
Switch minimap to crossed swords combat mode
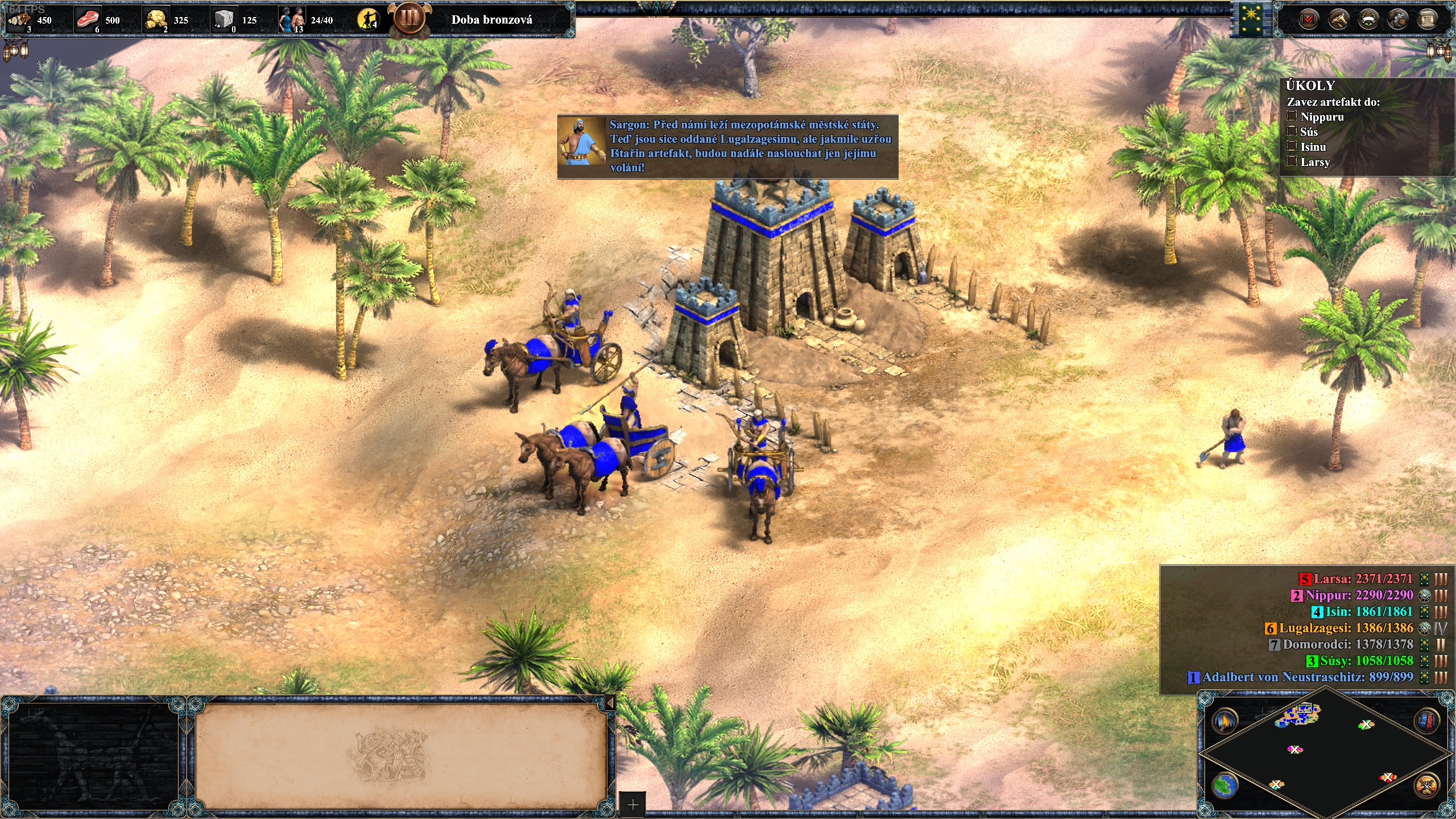point(1427,786)
